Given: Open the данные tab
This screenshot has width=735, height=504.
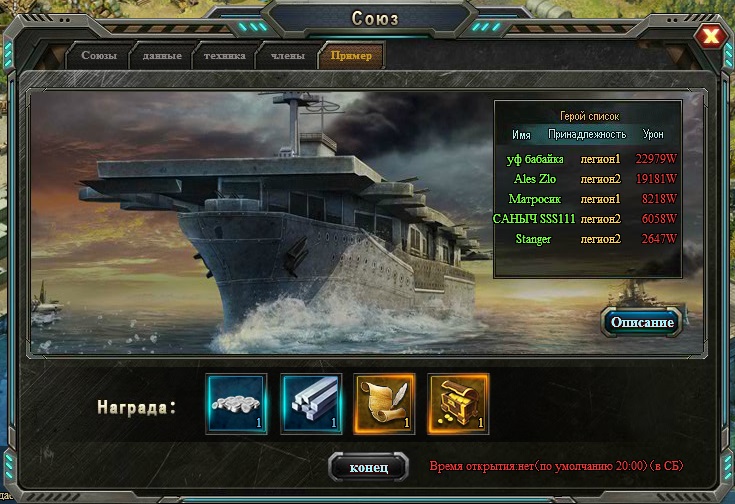Looking at the screenshot, I should pyautogui.click(x=162, y=56).
